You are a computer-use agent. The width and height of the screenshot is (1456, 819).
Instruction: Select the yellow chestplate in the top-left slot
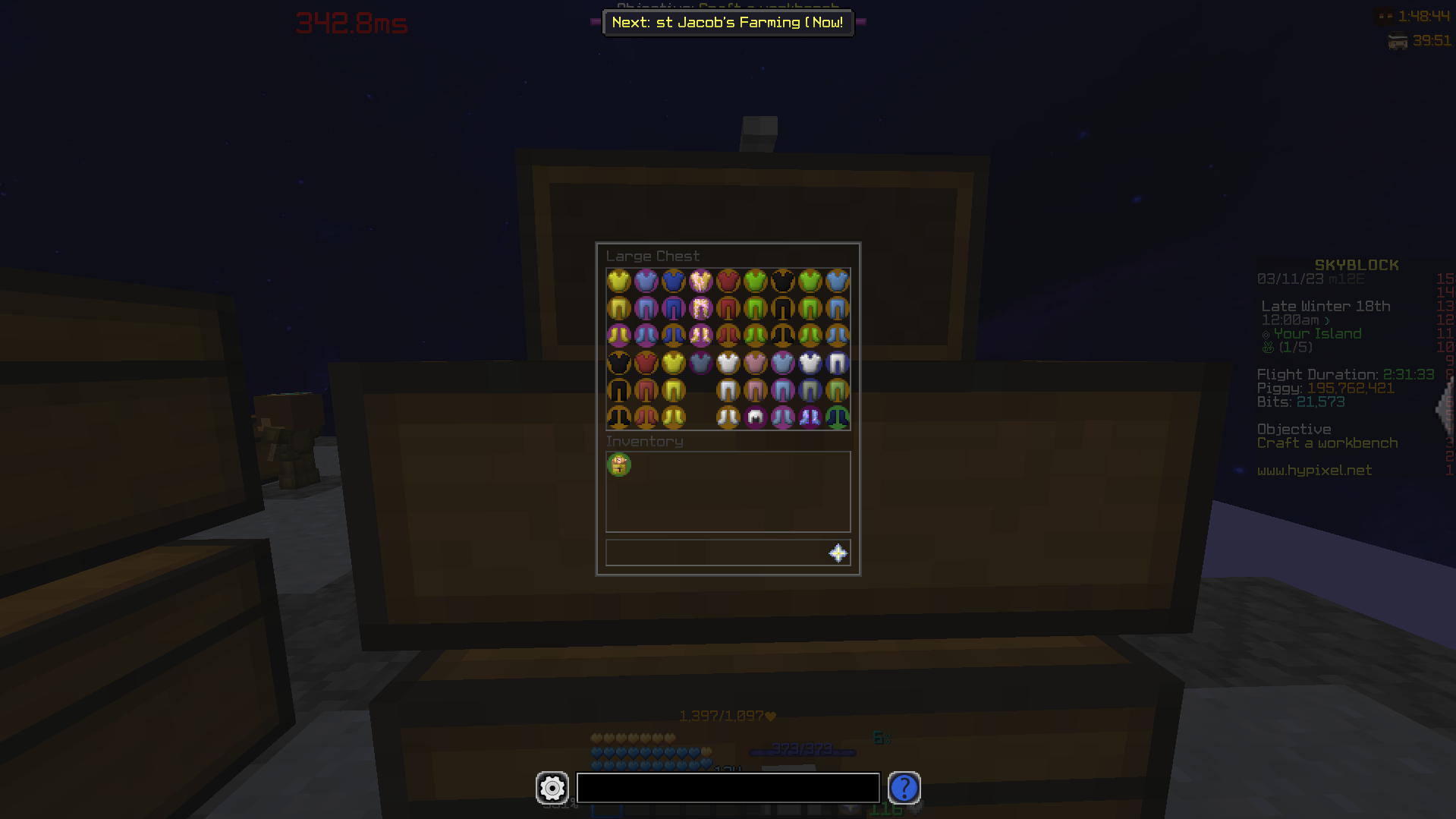618,280
